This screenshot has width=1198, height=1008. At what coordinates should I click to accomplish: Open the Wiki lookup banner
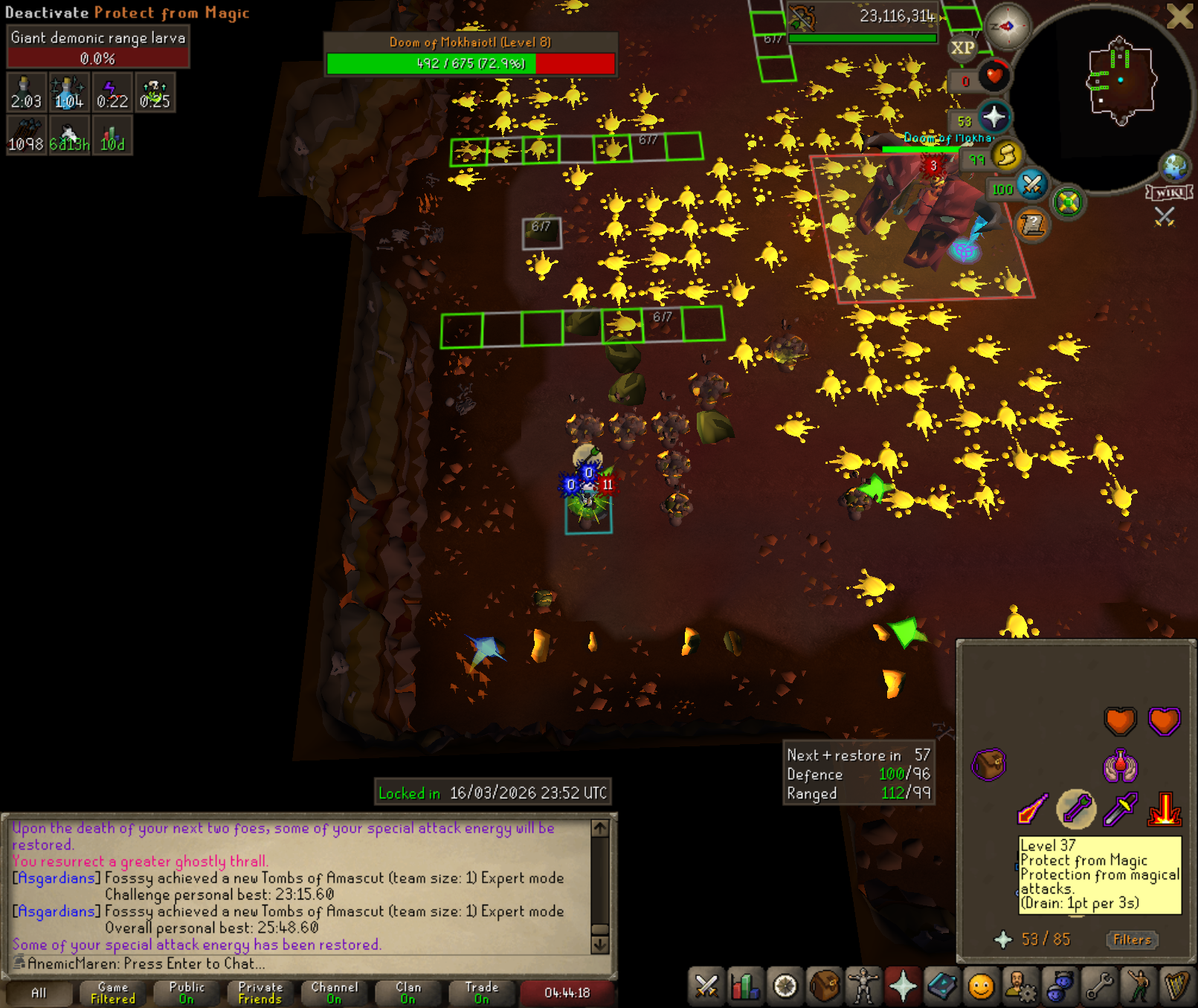point(1170,193)
